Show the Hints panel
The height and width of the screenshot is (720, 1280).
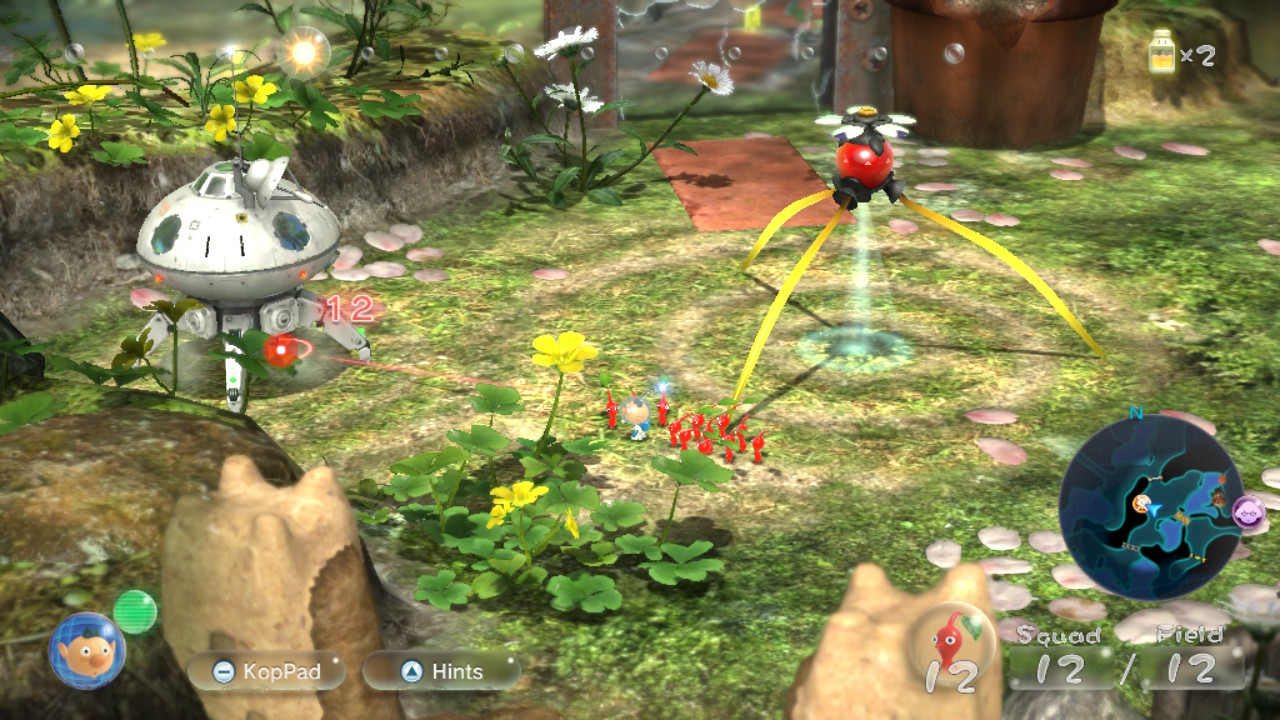click(x=441, y=672)
